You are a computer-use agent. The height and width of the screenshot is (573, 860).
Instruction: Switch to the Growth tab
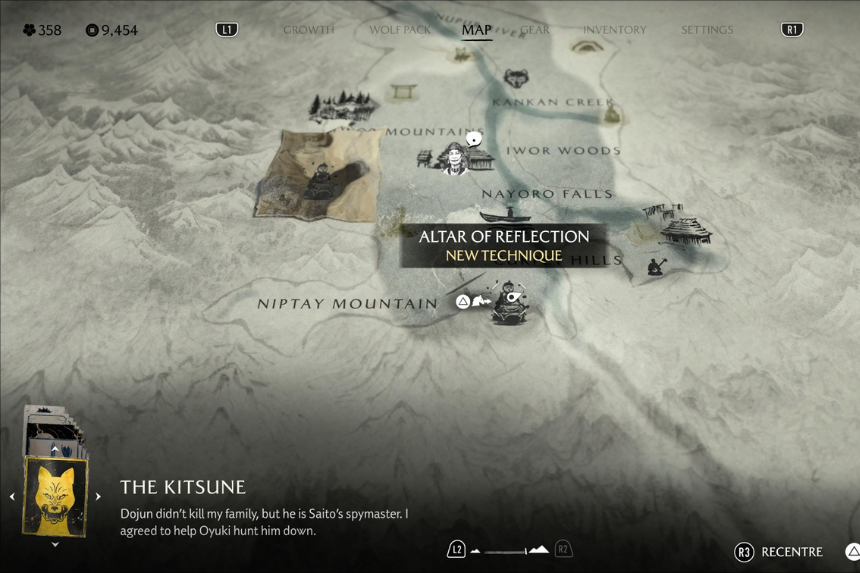click(308, 30)
